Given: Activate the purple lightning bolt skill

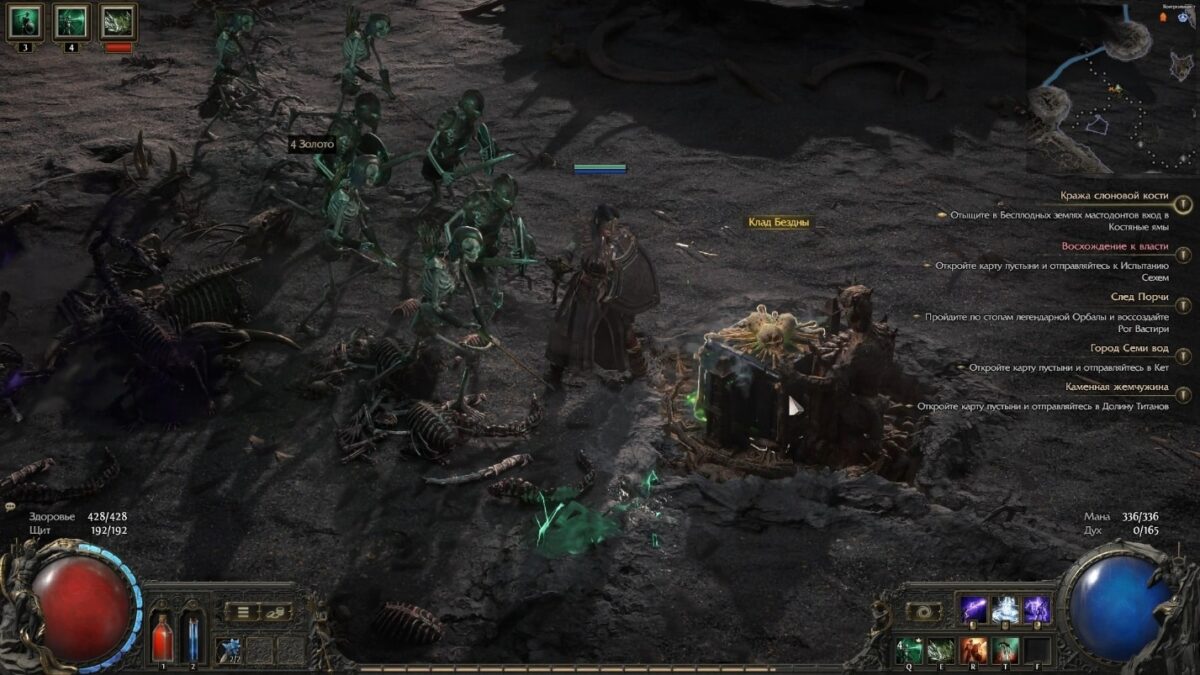Looking at the screenshot, I should click(974, 610).
